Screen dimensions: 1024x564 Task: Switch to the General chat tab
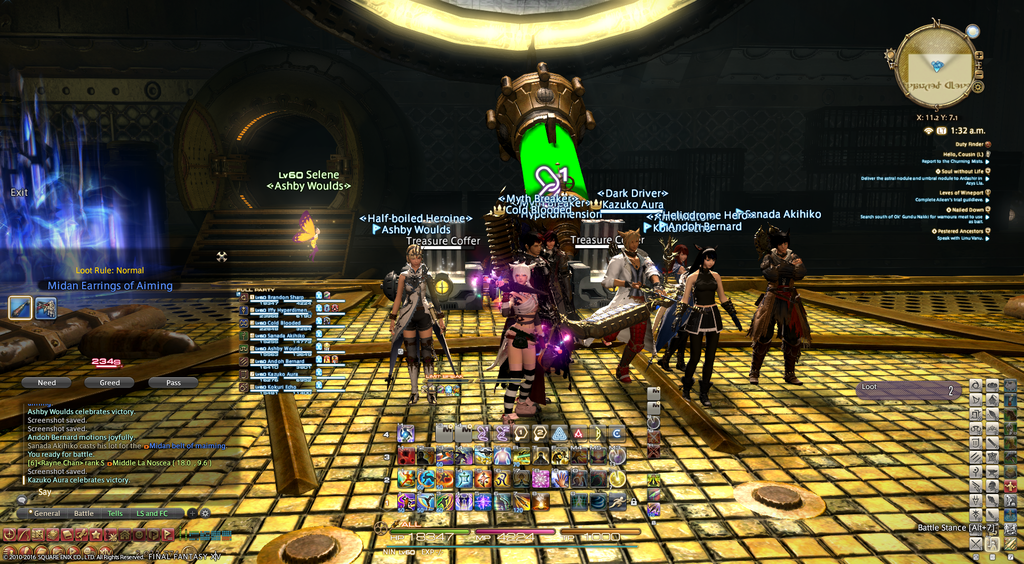point(46,513)
